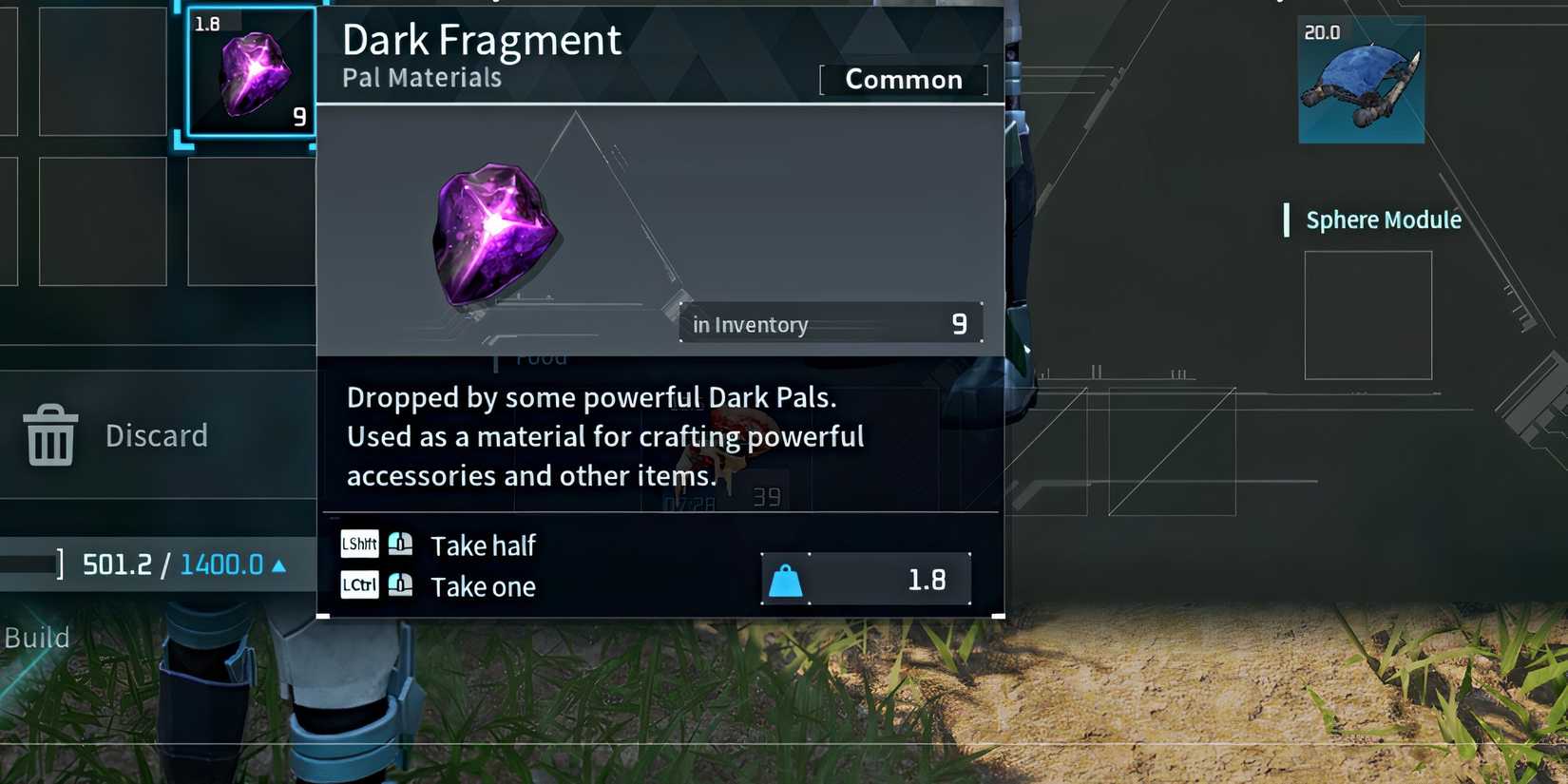1568x784 pixels.
Task: Click the blue weight-capacity up arrow
Action: coord(278,564)
